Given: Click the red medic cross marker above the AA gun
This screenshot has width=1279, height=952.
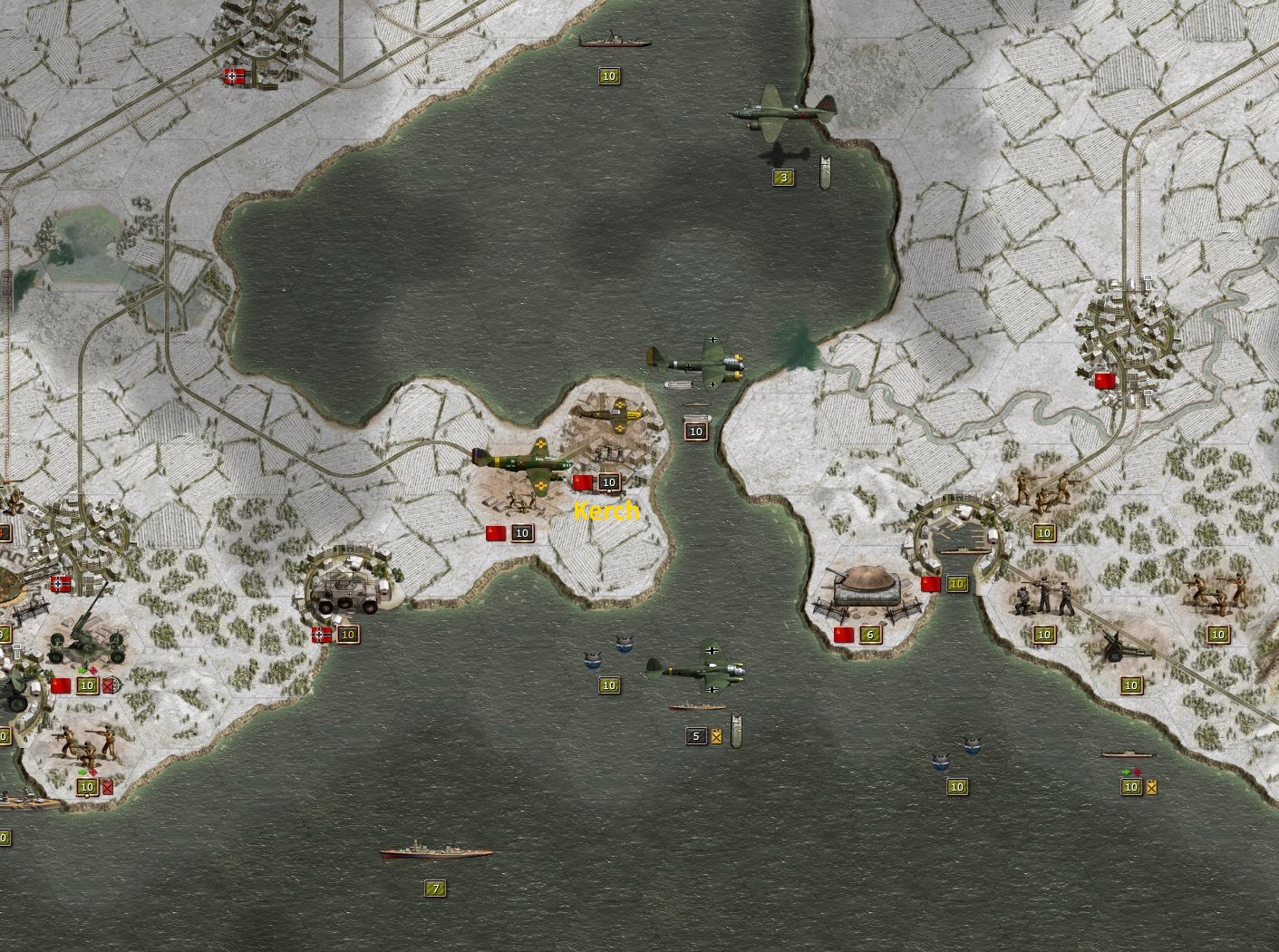Looking at the screenshot, I should tap(92, 670).
